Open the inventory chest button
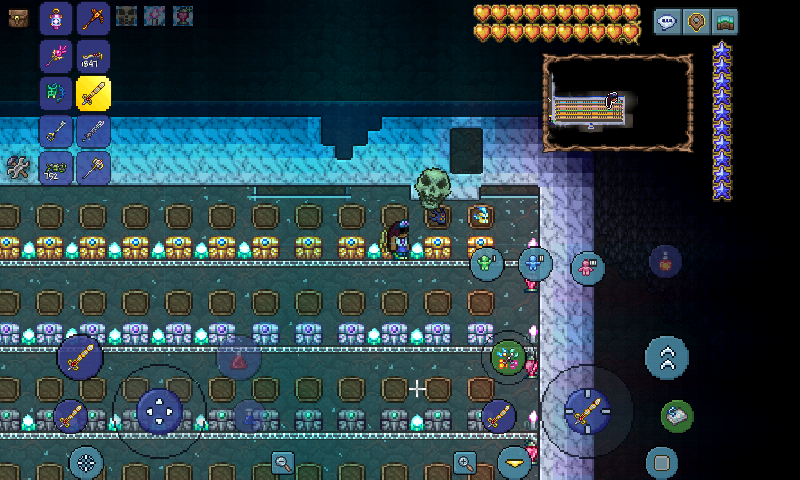 (17, 17)
